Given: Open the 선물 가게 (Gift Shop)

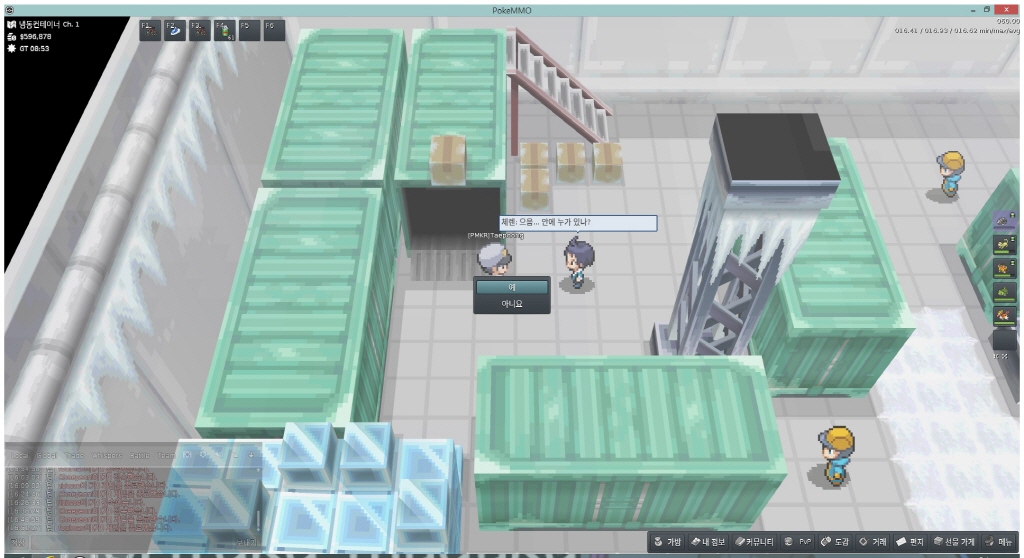Looking at the screenshot, I should click(x=955, y=542).
